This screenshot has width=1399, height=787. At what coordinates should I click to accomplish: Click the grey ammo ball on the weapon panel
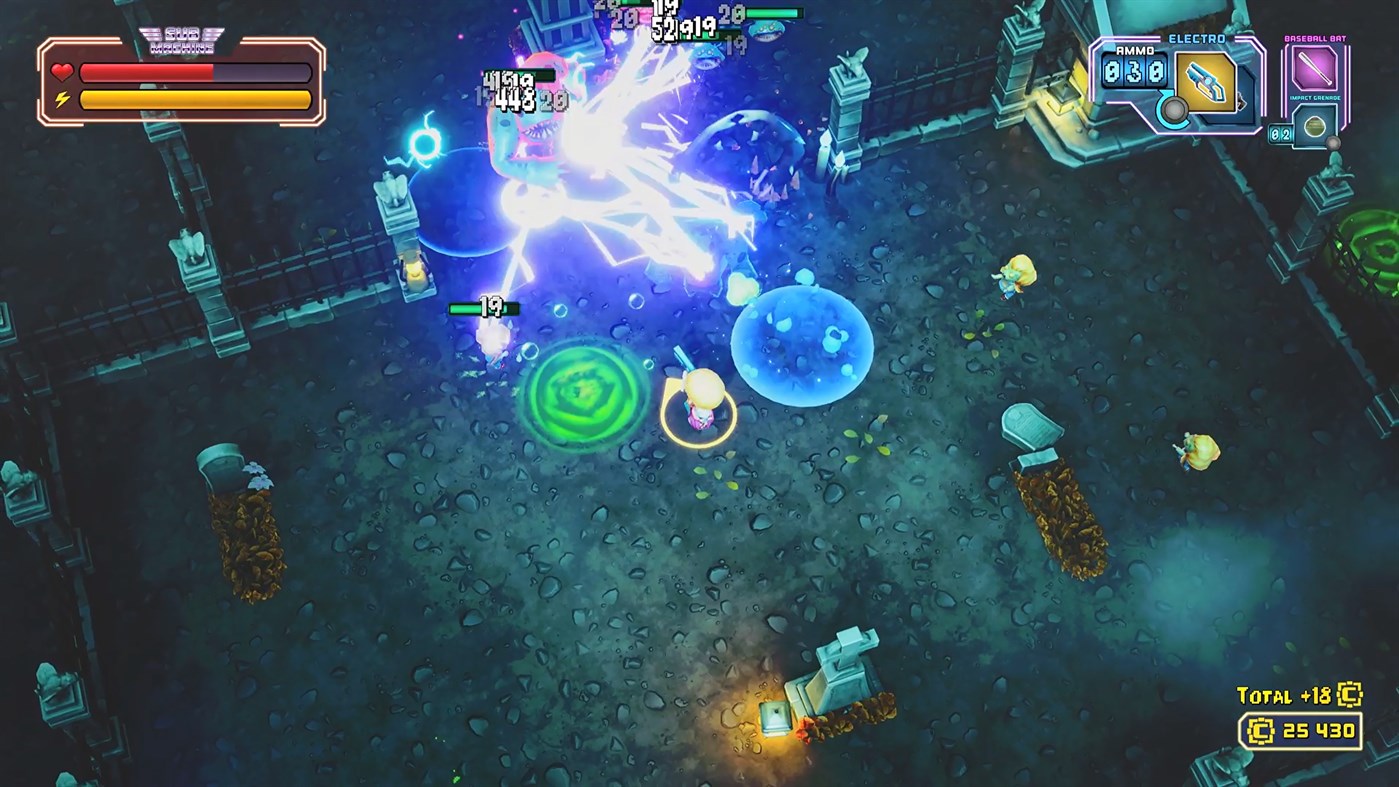(x=1176, y=110)
